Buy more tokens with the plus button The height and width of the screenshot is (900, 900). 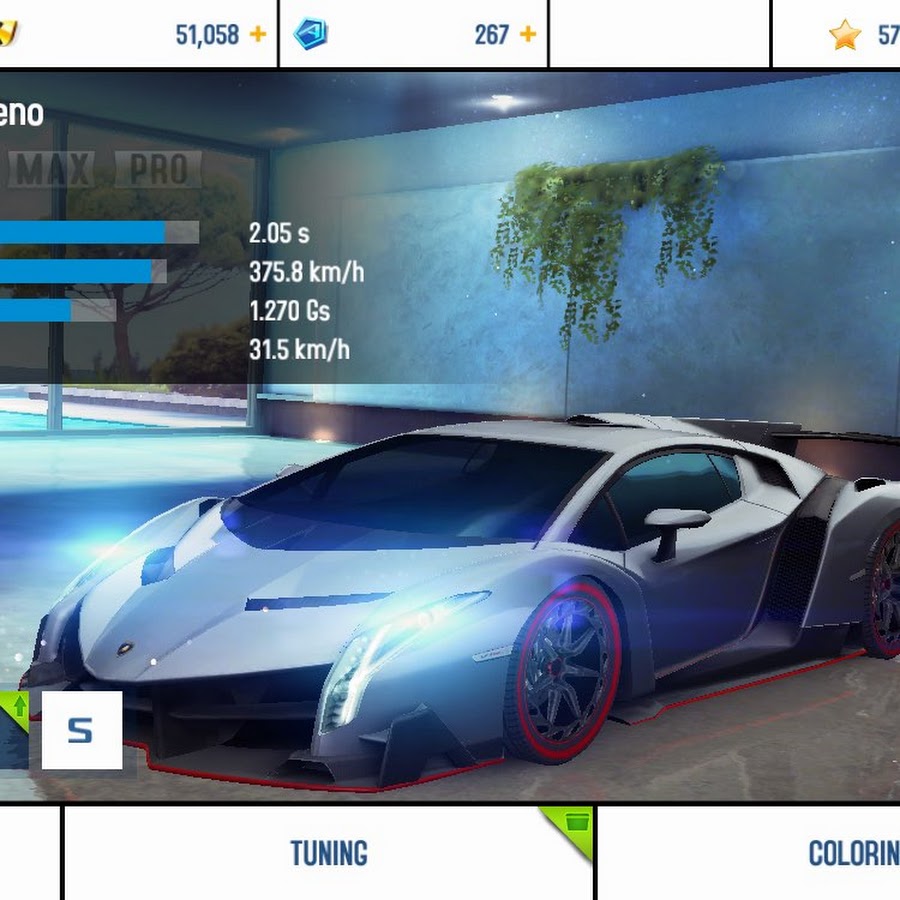tap(527, 34)
